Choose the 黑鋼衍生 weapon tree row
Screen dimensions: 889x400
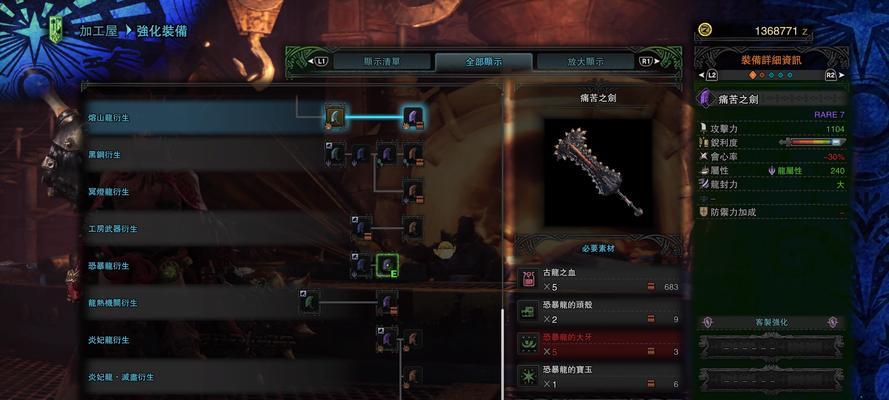pos(104,155)
